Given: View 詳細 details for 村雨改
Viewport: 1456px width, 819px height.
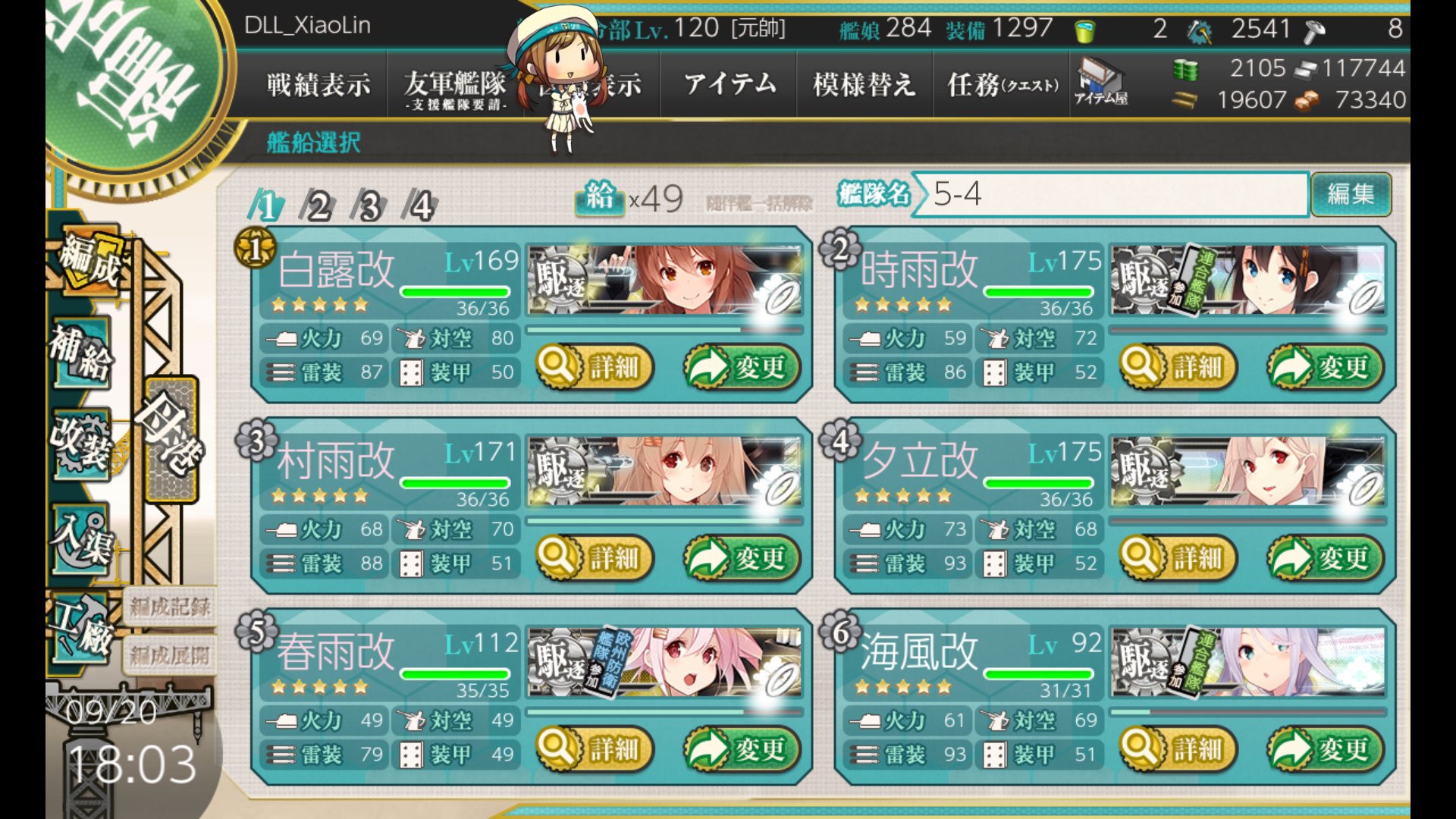Looking at the screenshot, I should 596,559.
